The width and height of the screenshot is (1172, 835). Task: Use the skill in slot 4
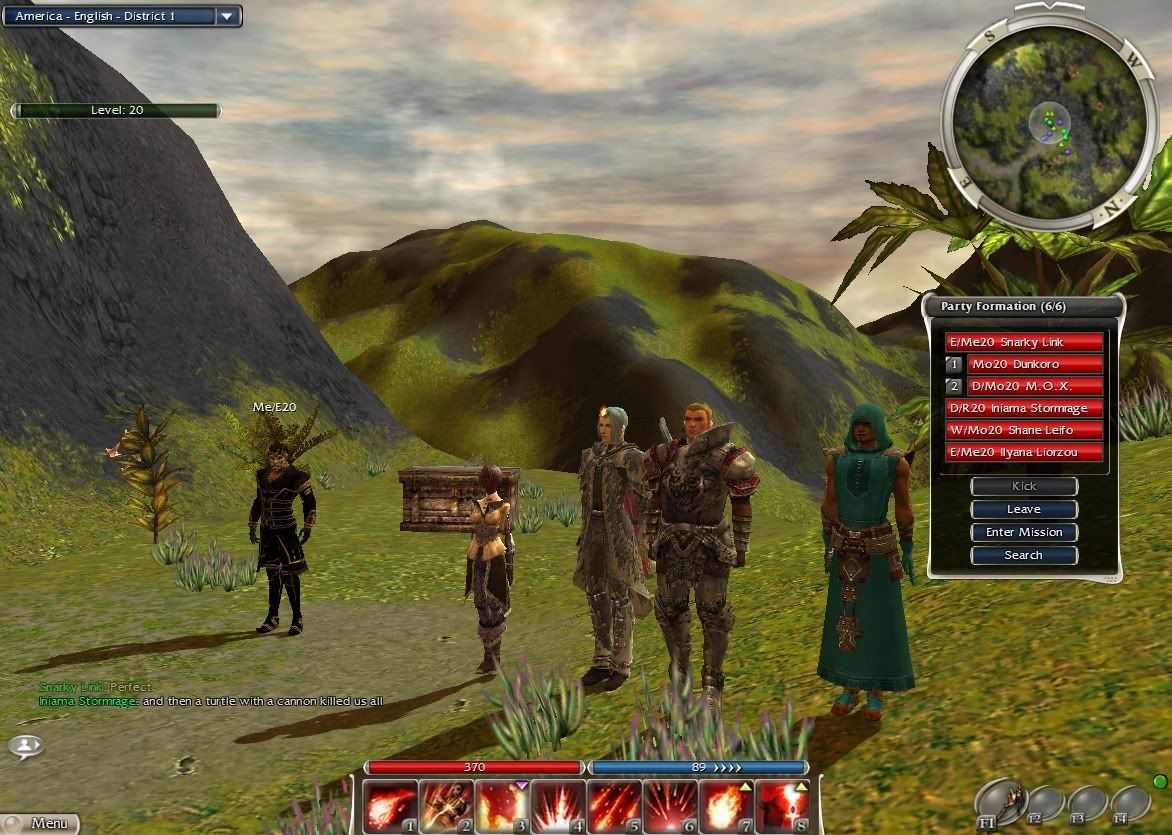pos(558,806)
